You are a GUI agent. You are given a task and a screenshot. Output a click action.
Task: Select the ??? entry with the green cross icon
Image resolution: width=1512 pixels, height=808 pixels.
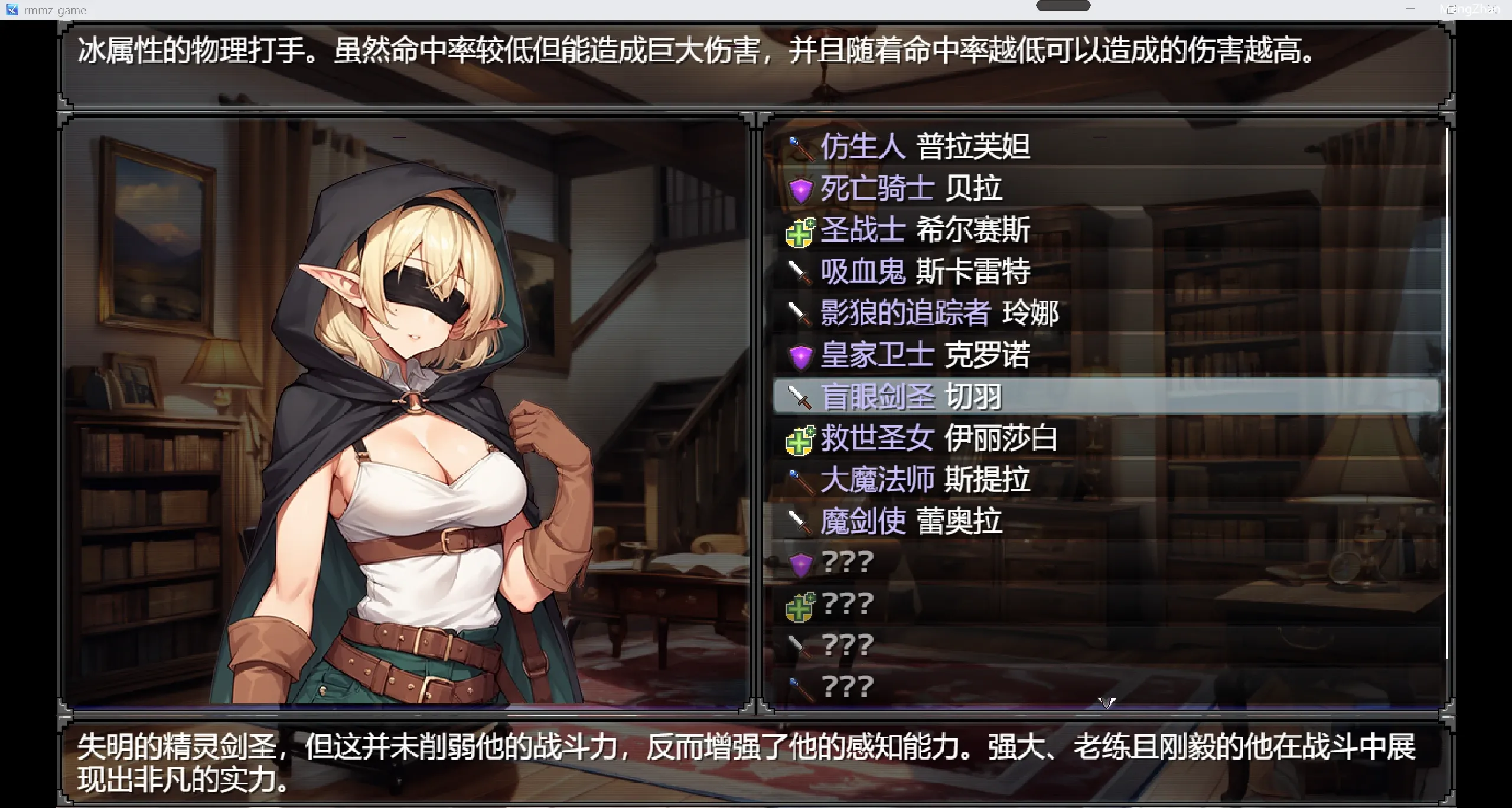(x=847, y=604)
